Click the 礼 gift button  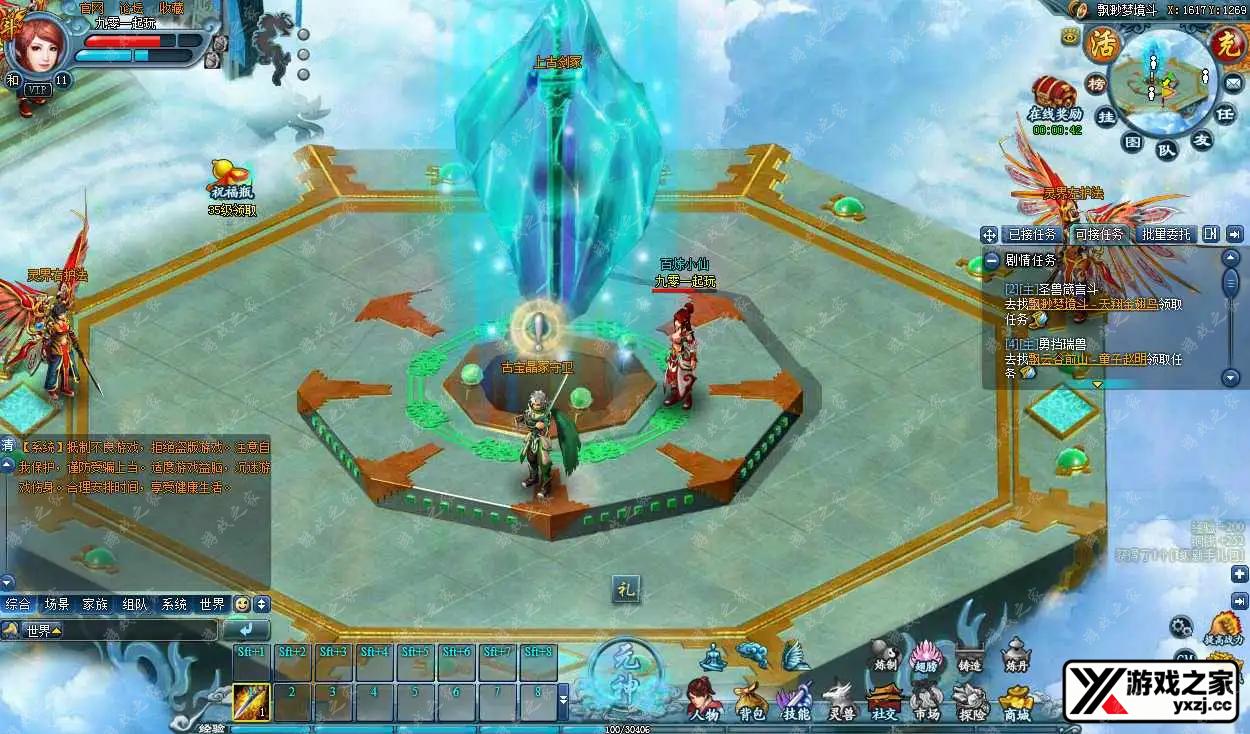pos(626,590)
